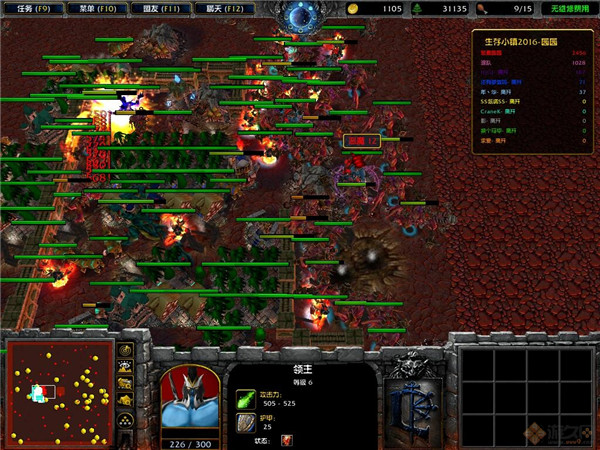Select the blue hero portrait
This screenshot has width=600, height=450.
[x=189, y=396]
